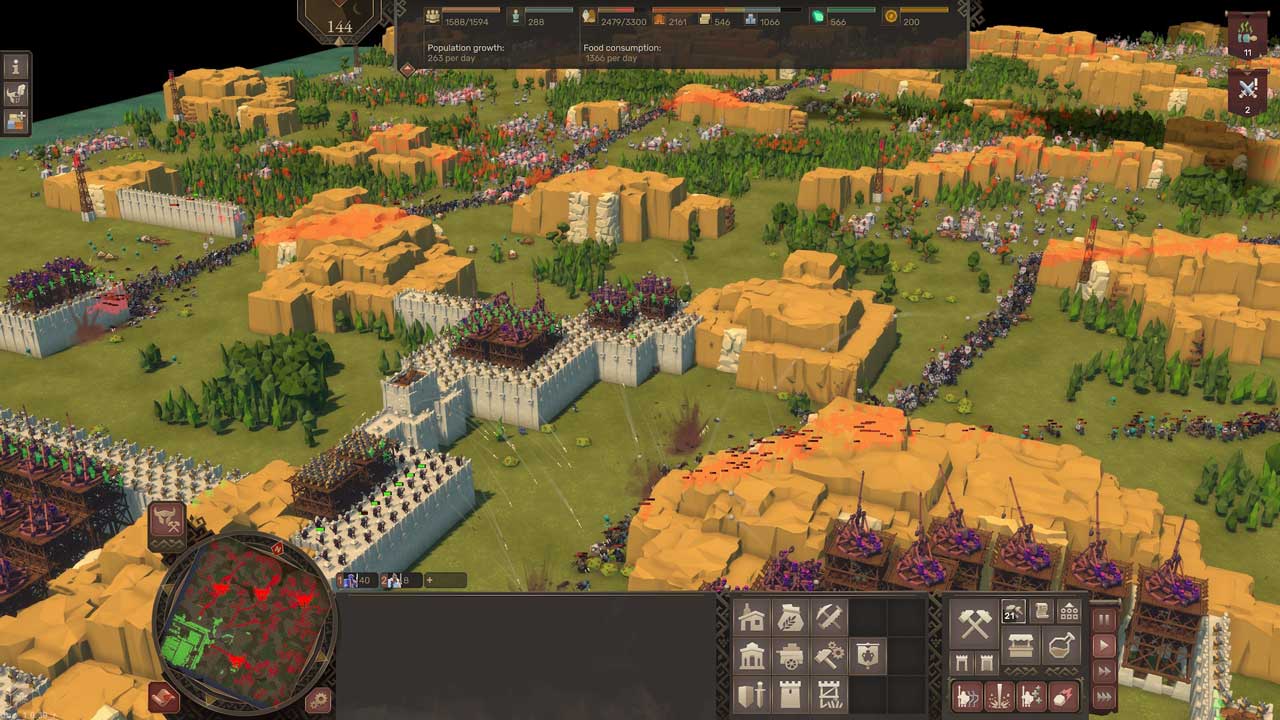
Task: Activate the falling meteor rock ability
Action: click(1064, 696)
